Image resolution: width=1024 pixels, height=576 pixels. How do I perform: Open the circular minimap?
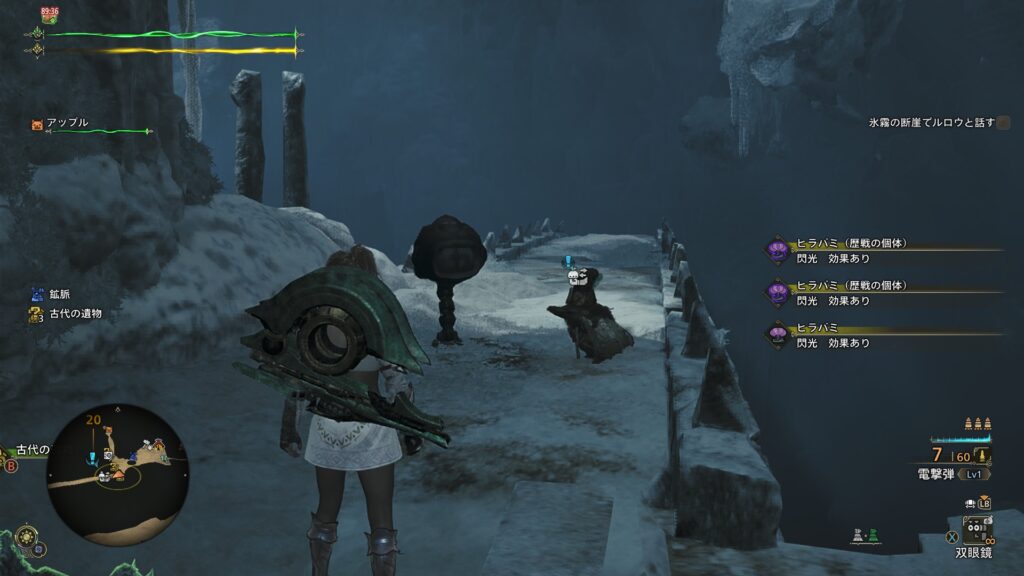pos(118,474)
